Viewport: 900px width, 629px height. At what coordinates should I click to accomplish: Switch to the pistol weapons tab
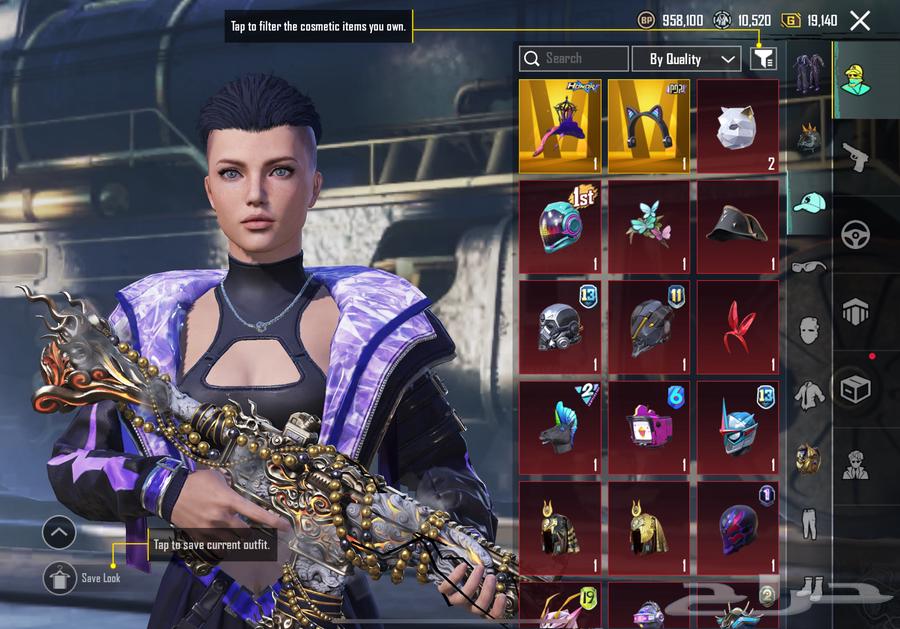click(x=856, y=156)
